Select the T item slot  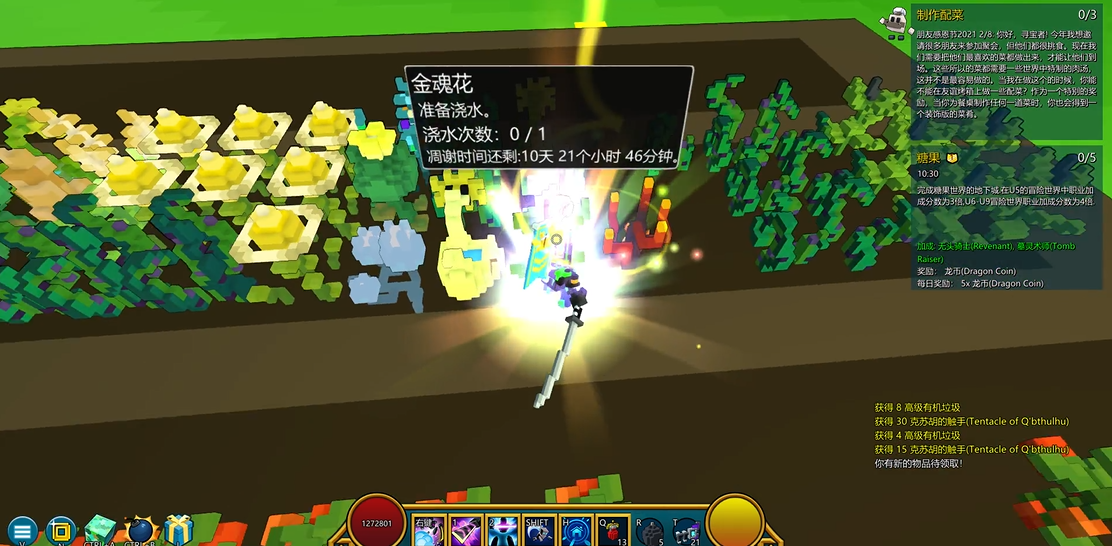coord(687,532)
